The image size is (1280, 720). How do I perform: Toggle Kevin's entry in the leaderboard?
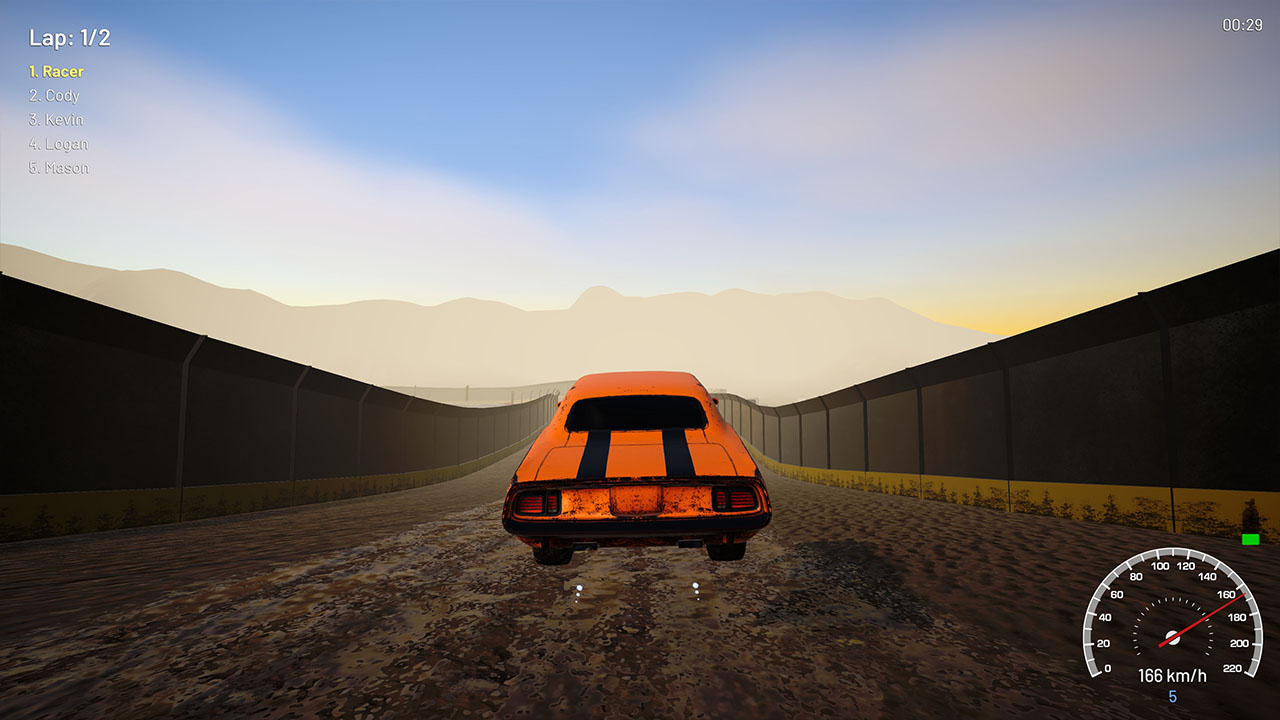57,119
